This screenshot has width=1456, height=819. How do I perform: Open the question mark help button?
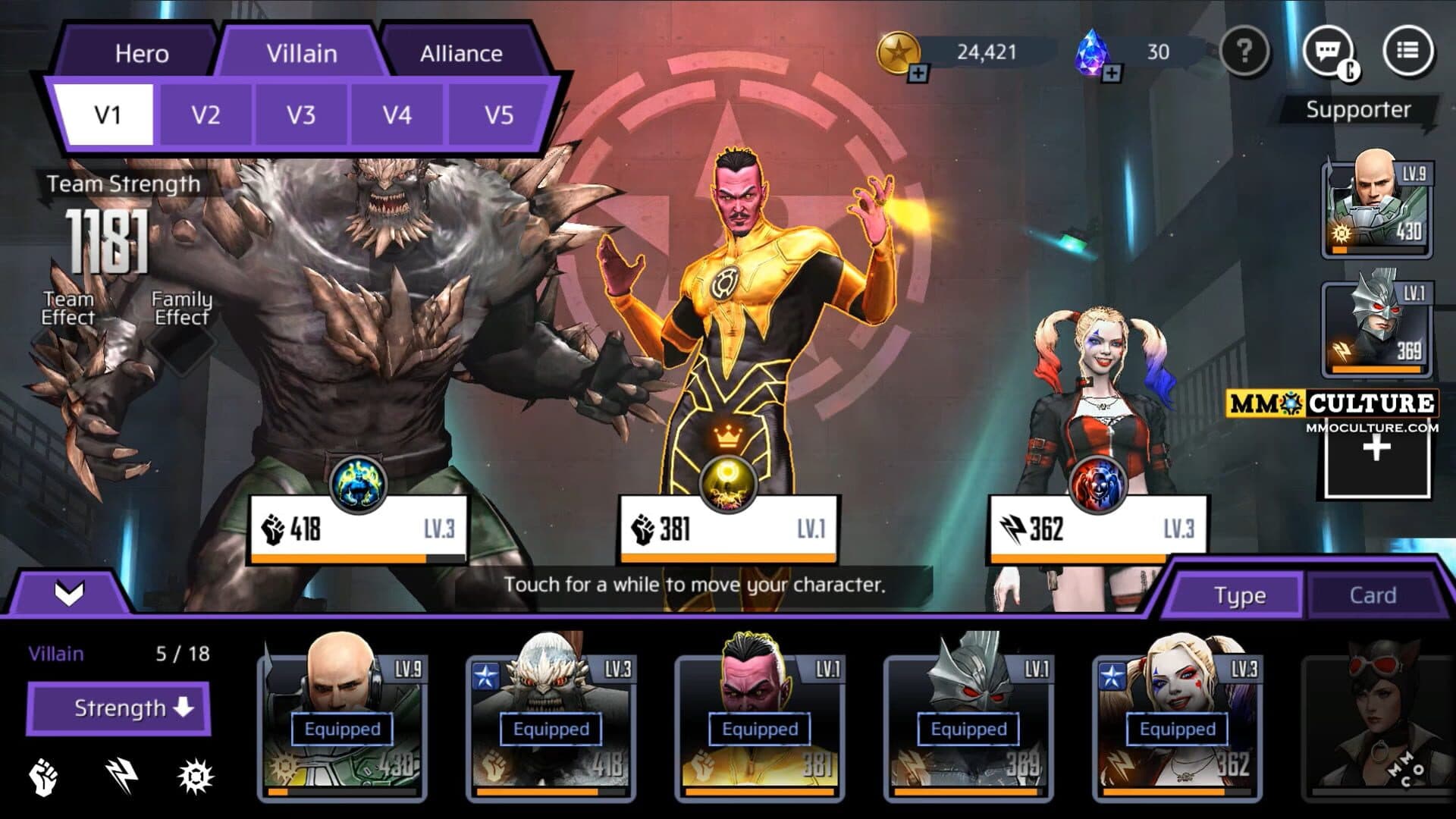pyautogui.click(x=1244, y=52)
